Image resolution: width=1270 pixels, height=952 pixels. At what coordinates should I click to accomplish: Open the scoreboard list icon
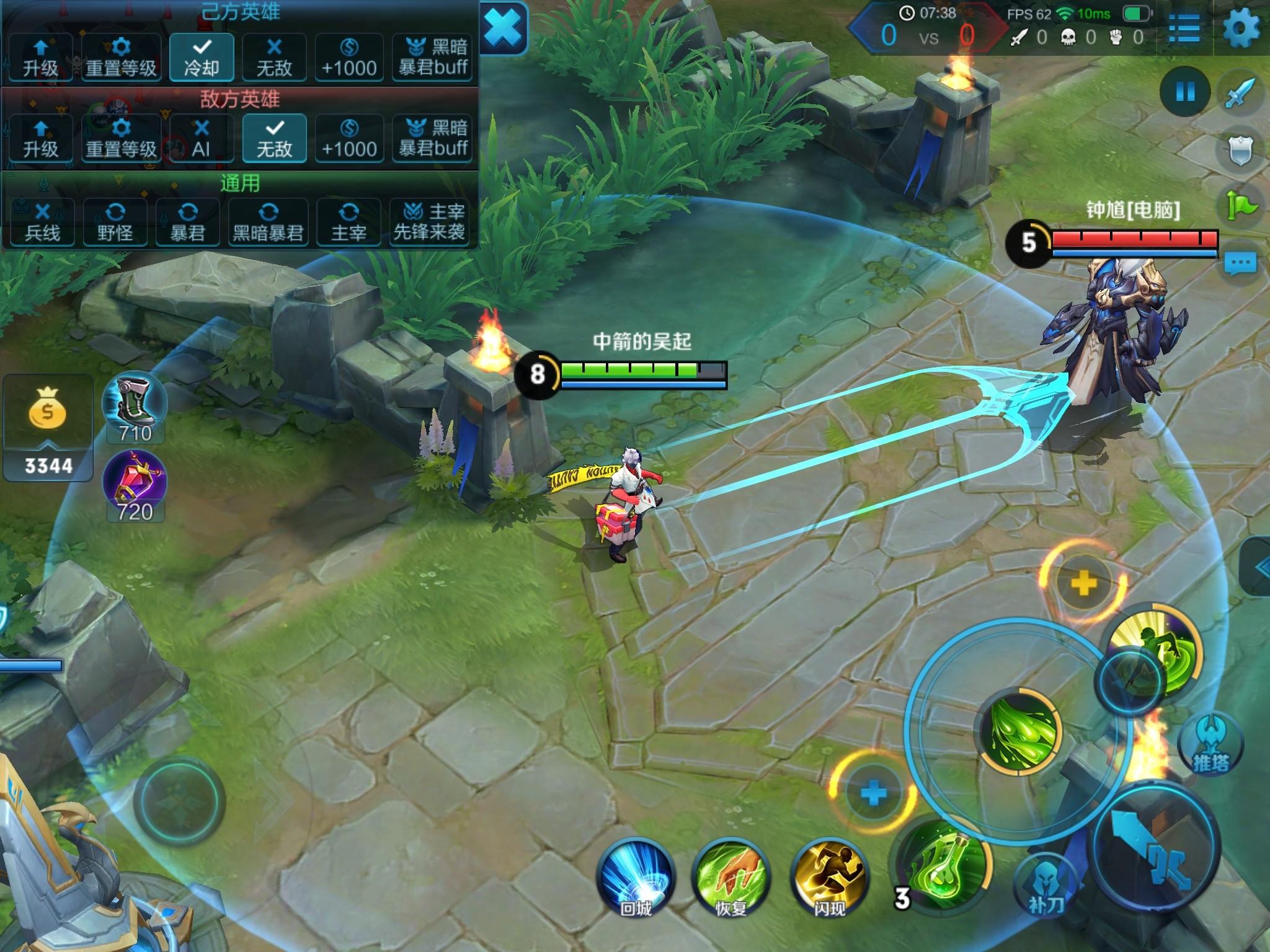click(1184, 29)
